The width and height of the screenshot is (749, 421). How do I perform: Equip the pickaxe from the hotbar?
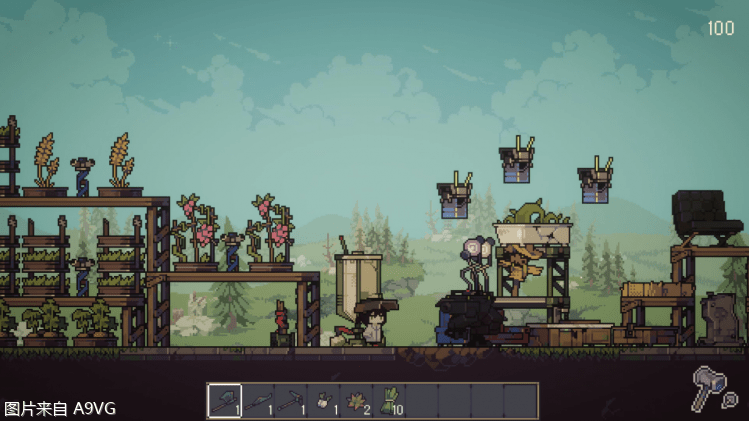pos(290,401)
